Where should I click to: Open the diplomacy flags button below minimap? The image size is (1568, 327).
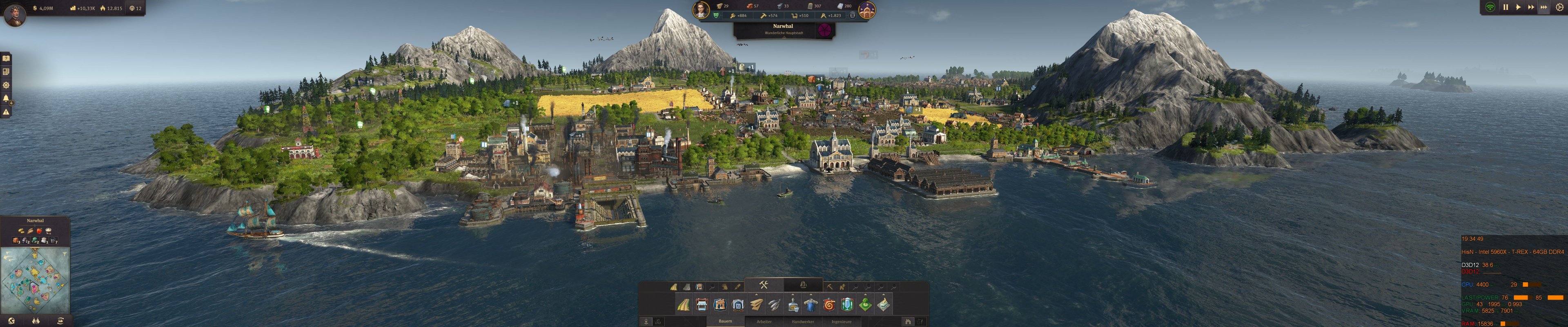[36, 320]
